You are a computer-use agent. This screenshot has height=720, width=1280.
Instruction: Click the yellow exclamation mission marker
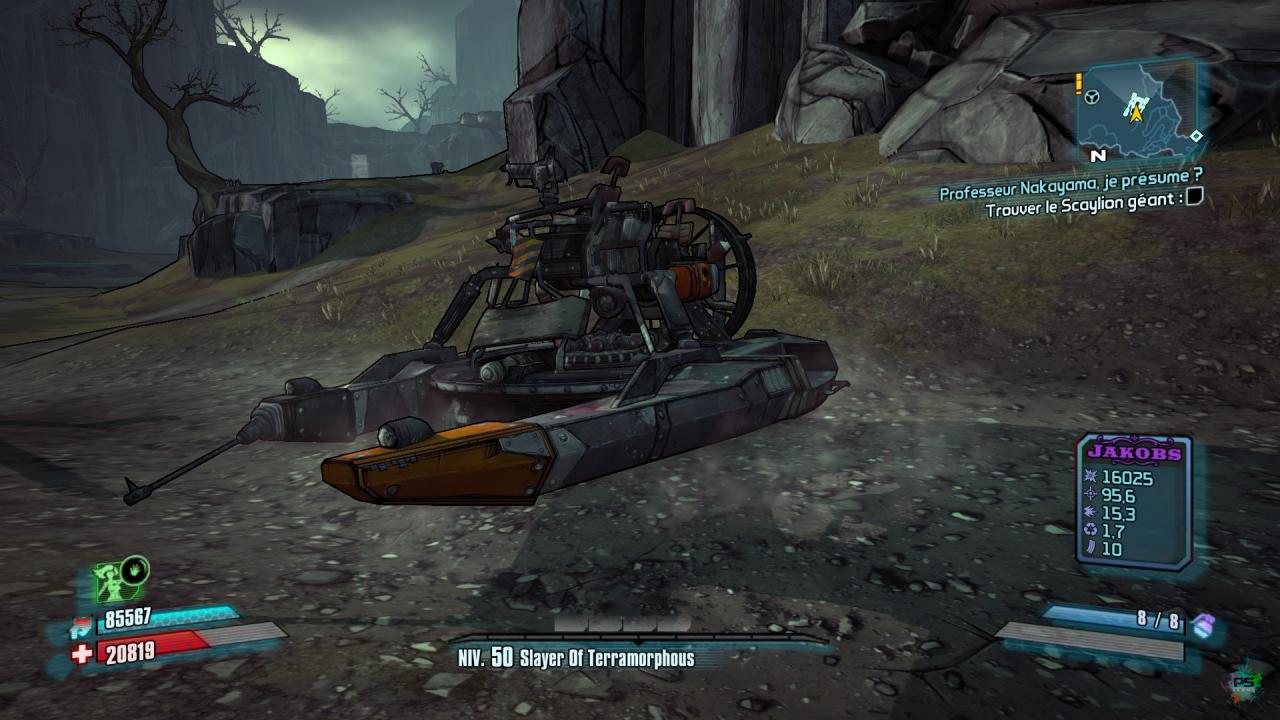(x=1079, y=84)
